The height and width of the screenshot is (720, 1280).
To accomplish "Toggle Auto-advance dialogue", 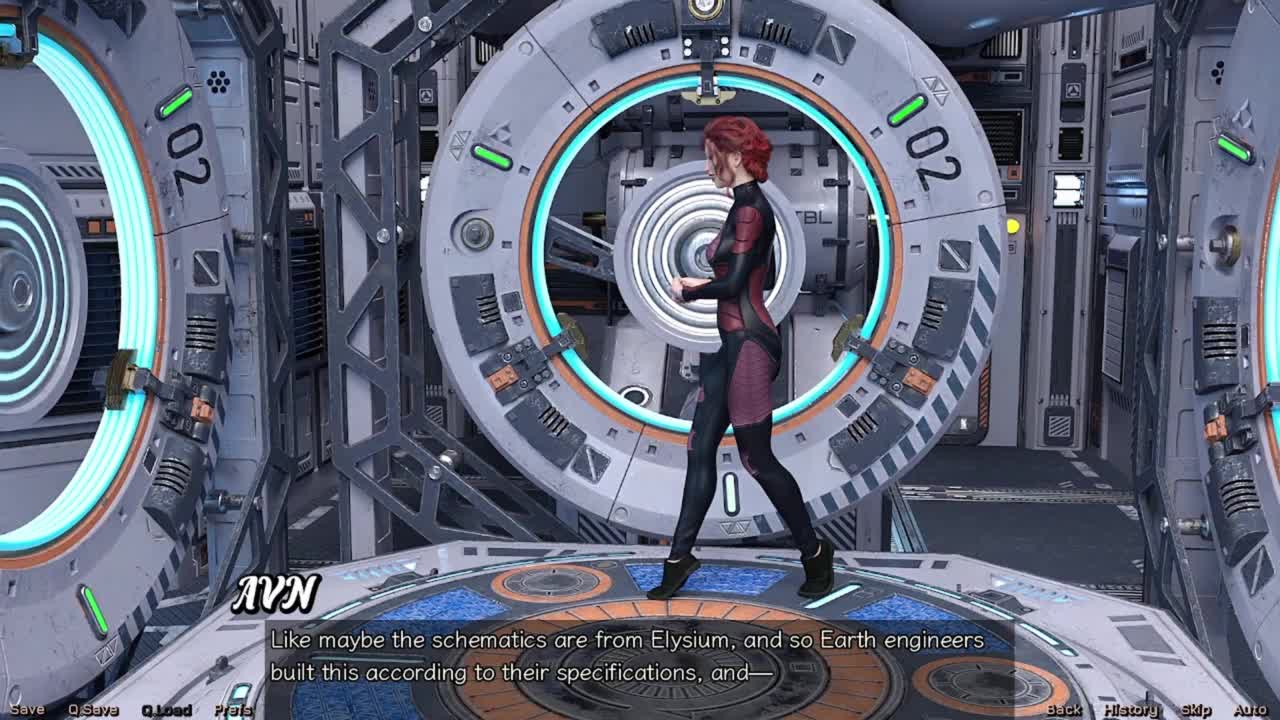I will pyautogui.click(x=1250, y=710).
